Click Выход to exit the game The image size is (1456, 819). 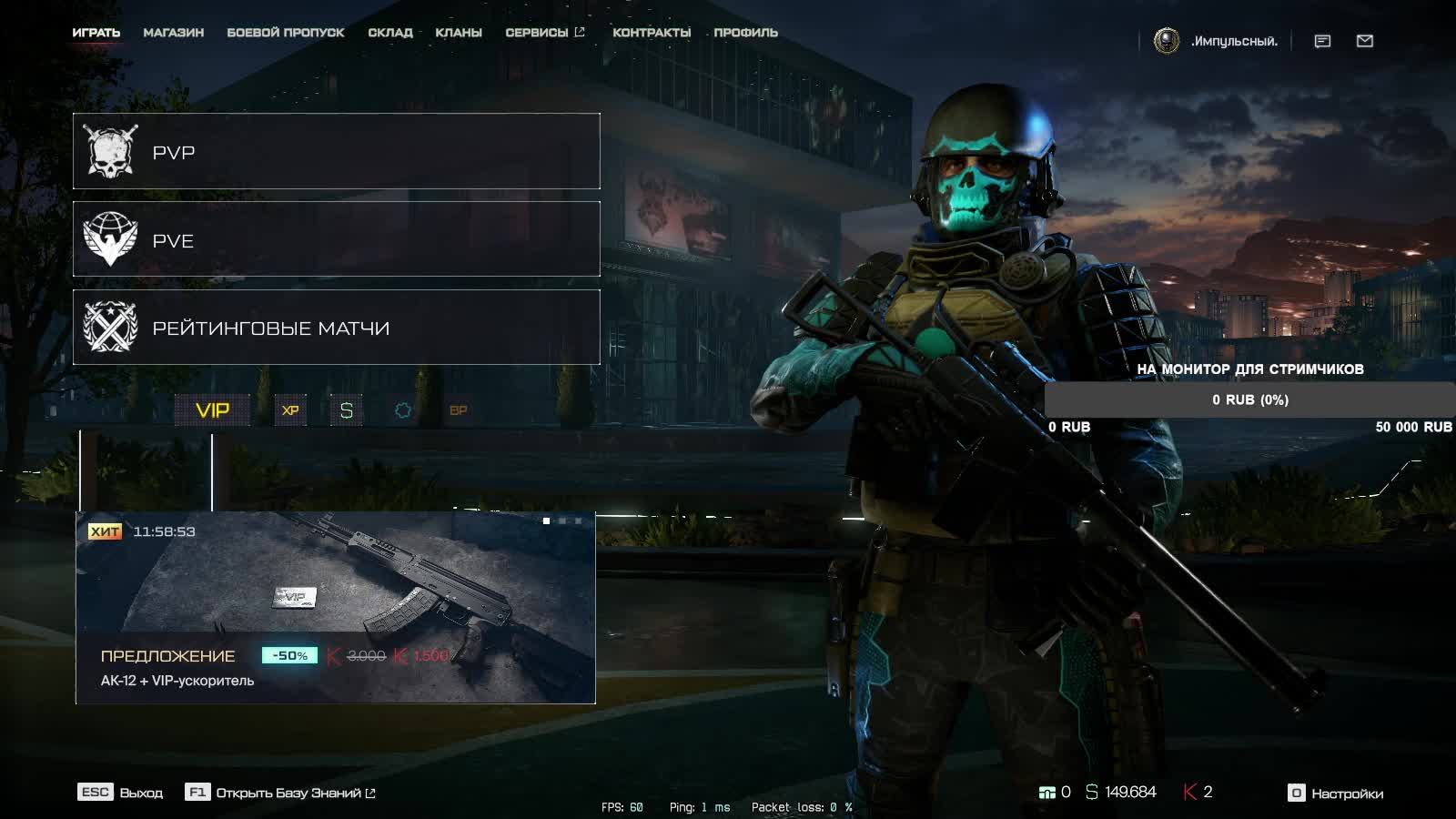[121, 793]
